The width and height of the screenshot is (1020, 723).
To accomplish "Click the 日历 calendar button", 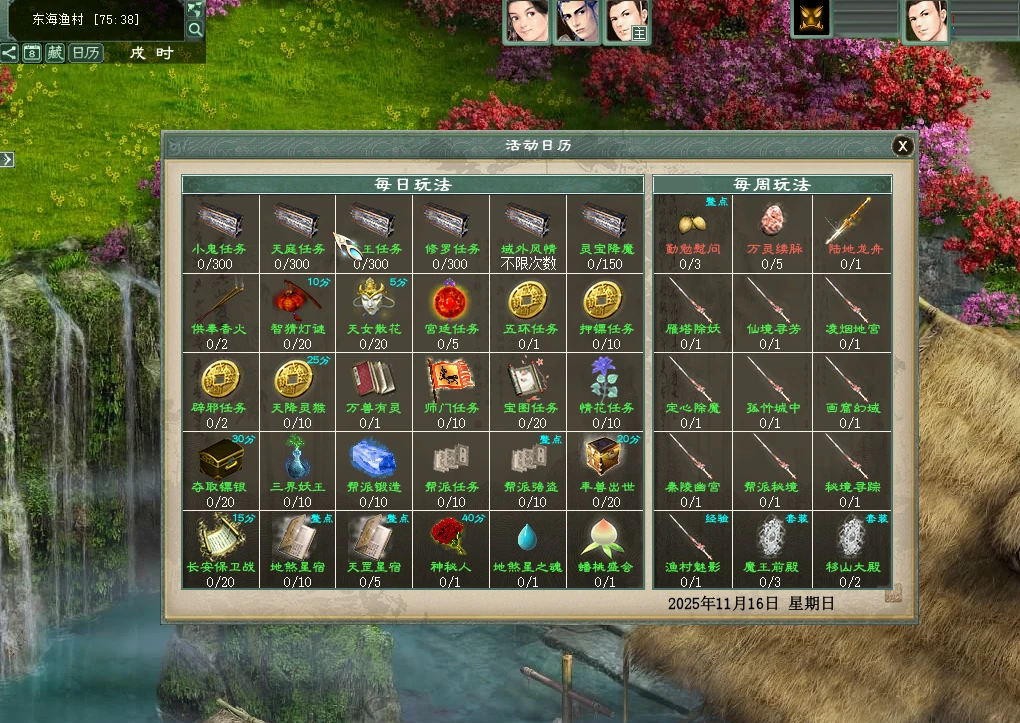I will (86, 53).
